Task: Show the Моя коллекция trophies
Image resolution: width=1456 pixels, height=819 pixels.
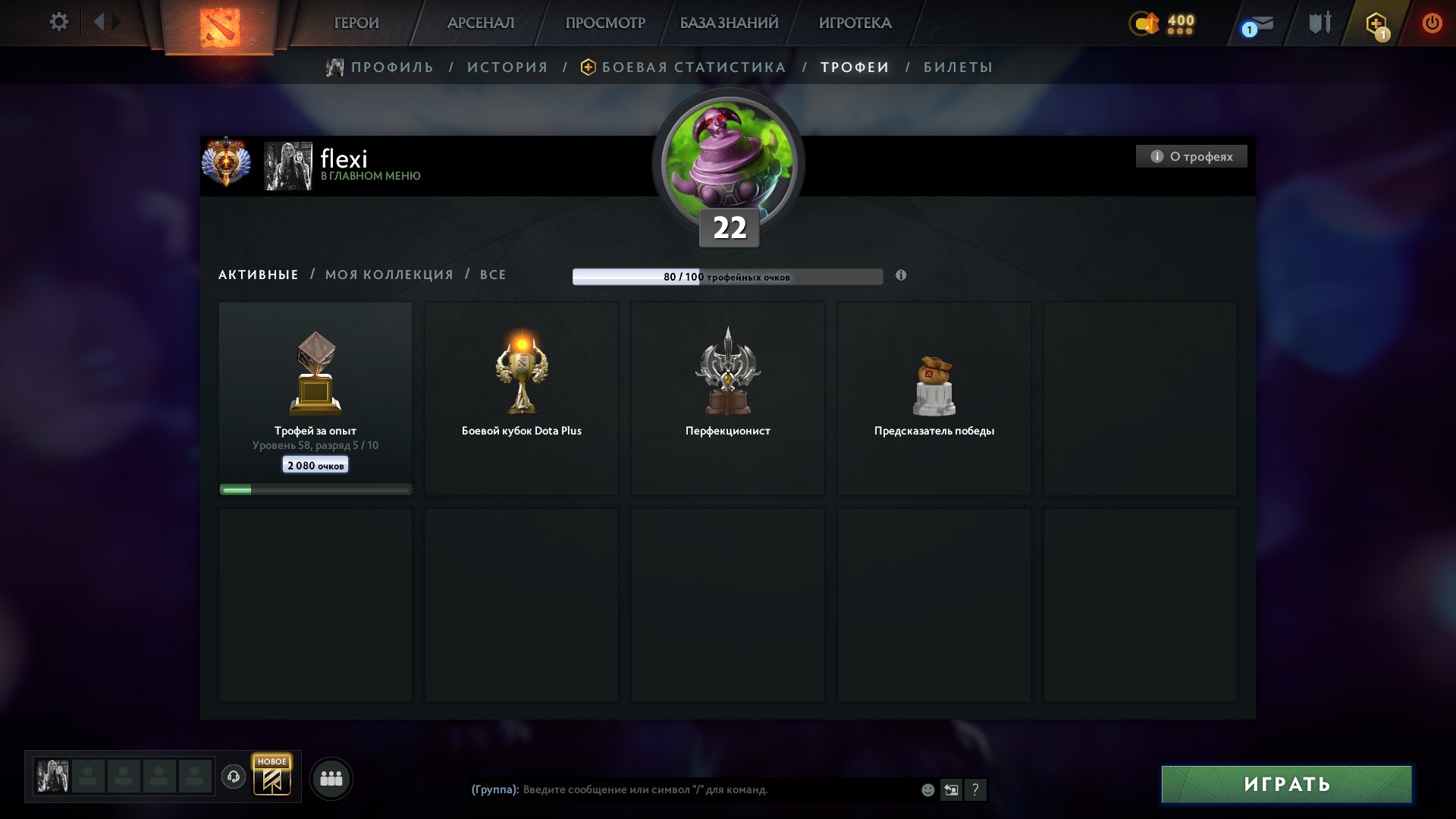Action: pos(389,275)
